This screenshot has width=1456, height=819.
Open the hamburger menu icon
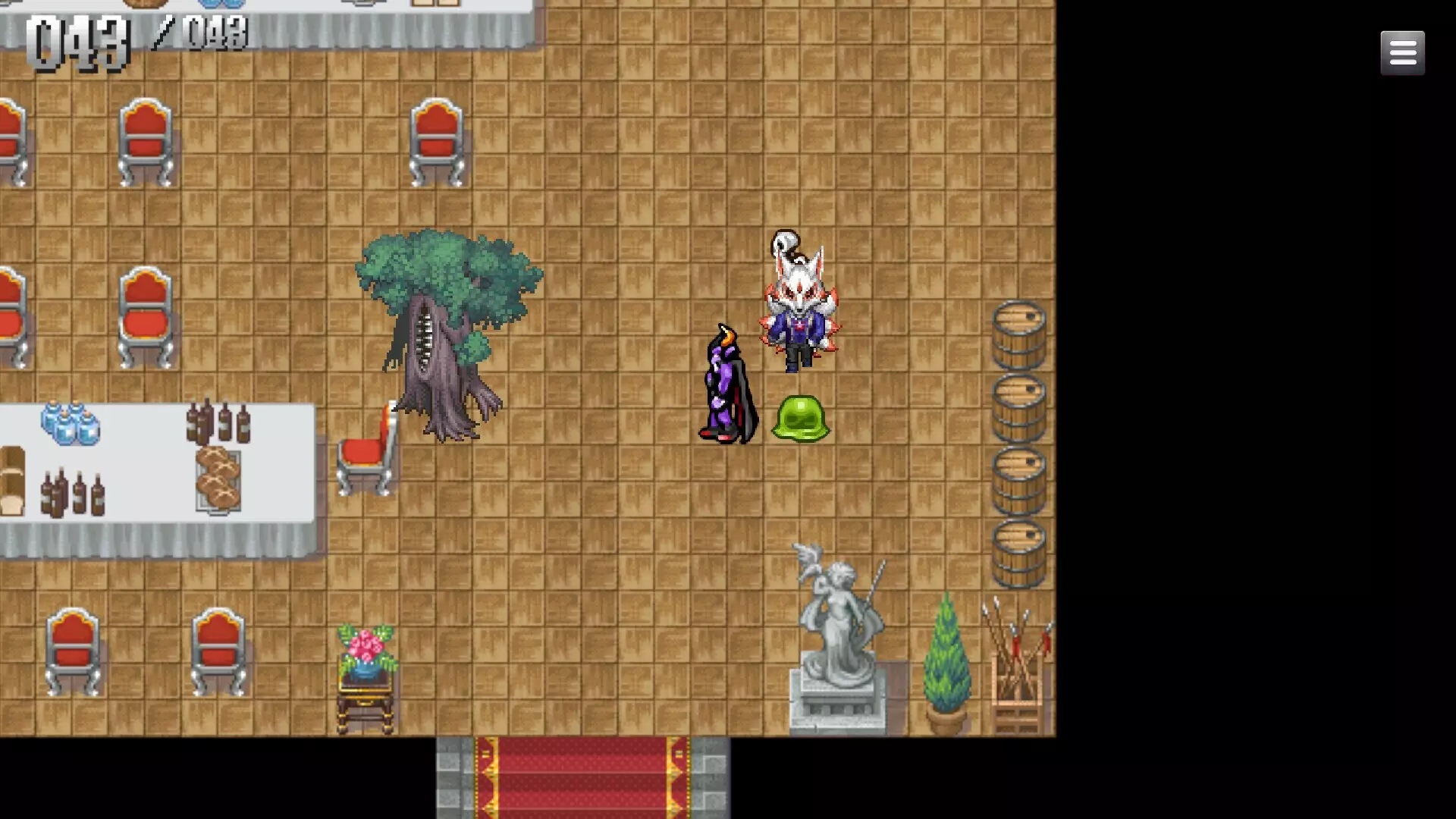(x=1402, y=52)
